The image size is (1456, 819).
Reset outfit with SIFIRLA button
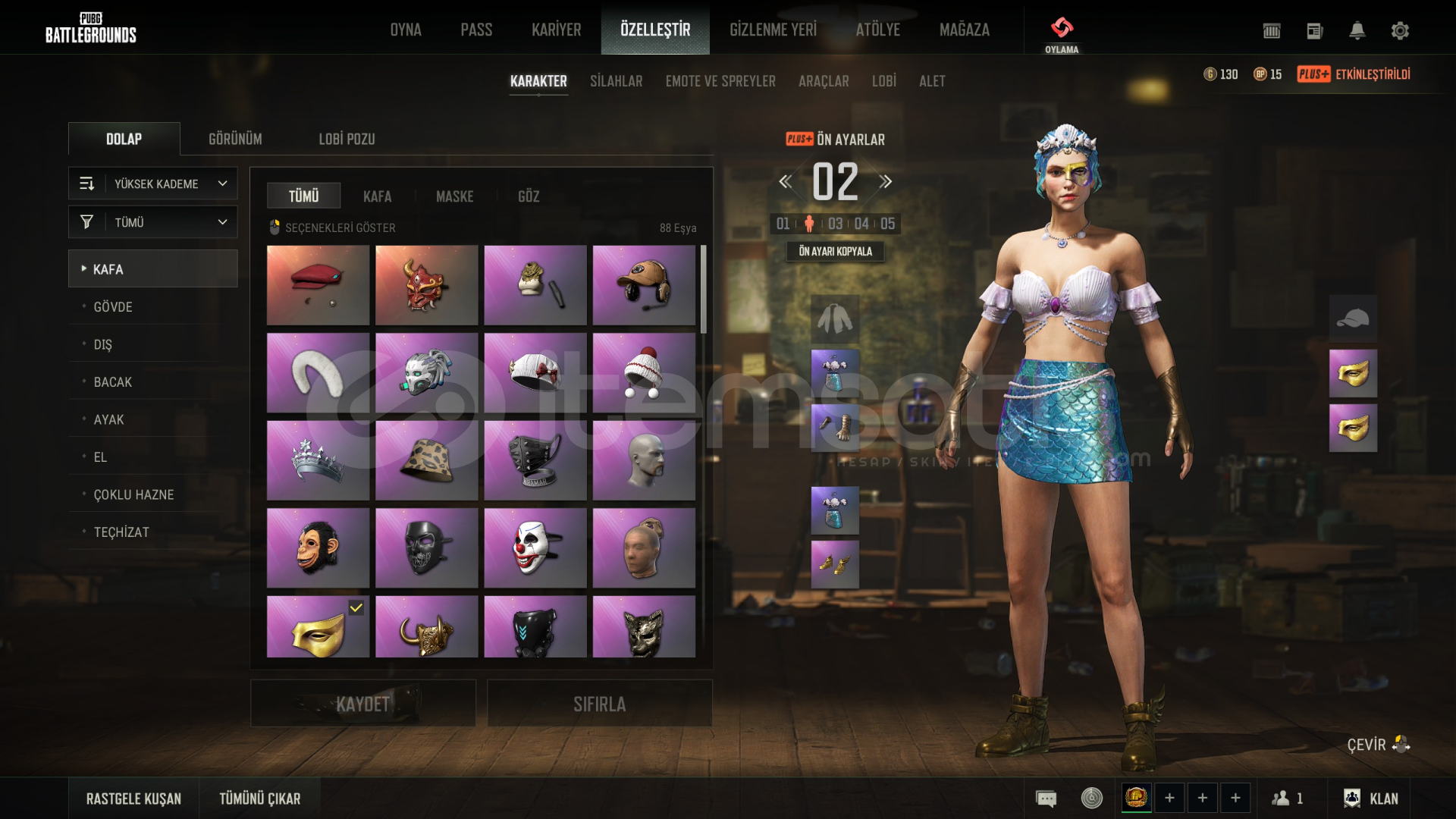(x=599, y=704)
